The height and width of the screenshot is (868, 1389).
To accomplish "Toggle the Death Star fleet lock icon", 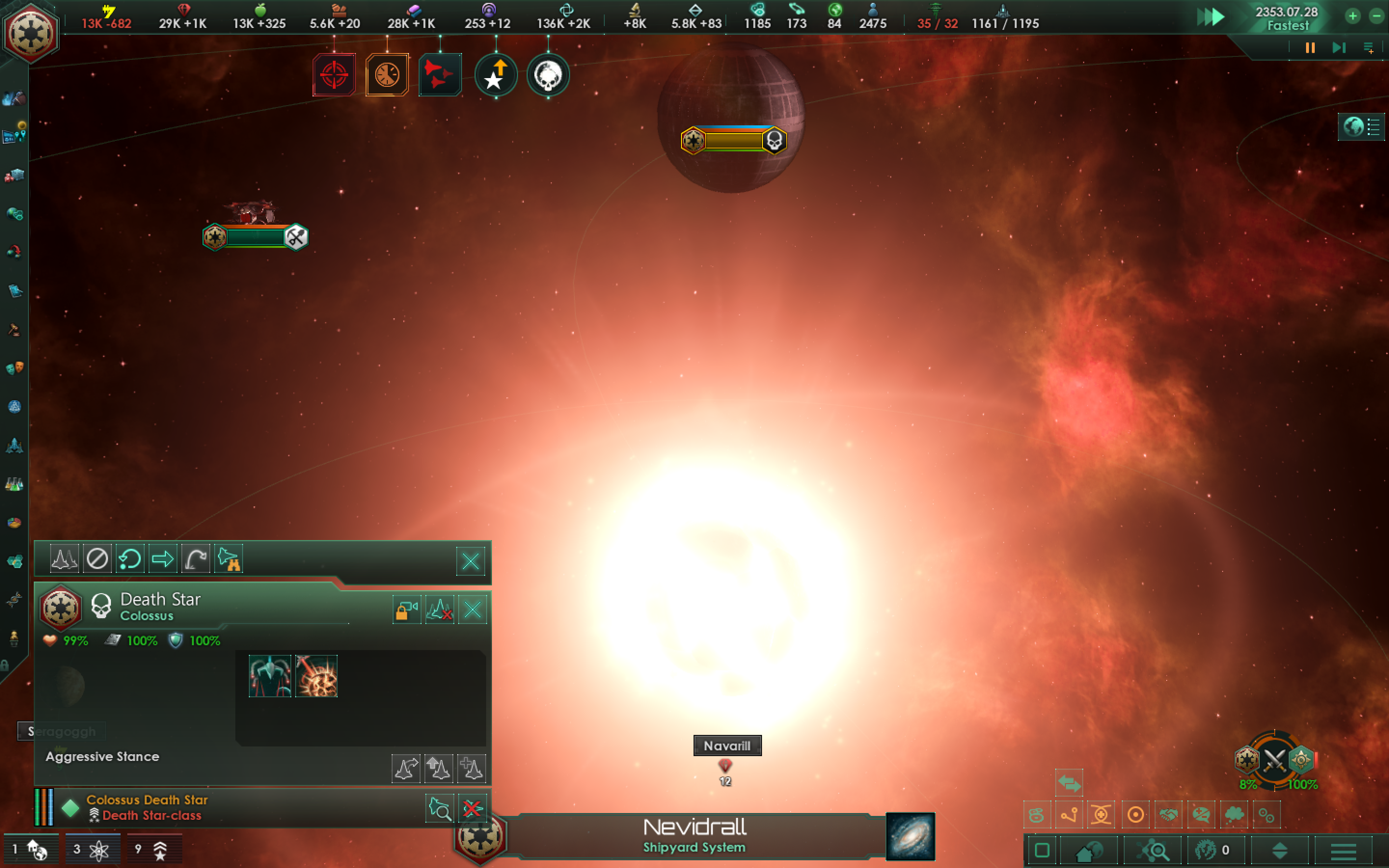I will tap(407, 610).
